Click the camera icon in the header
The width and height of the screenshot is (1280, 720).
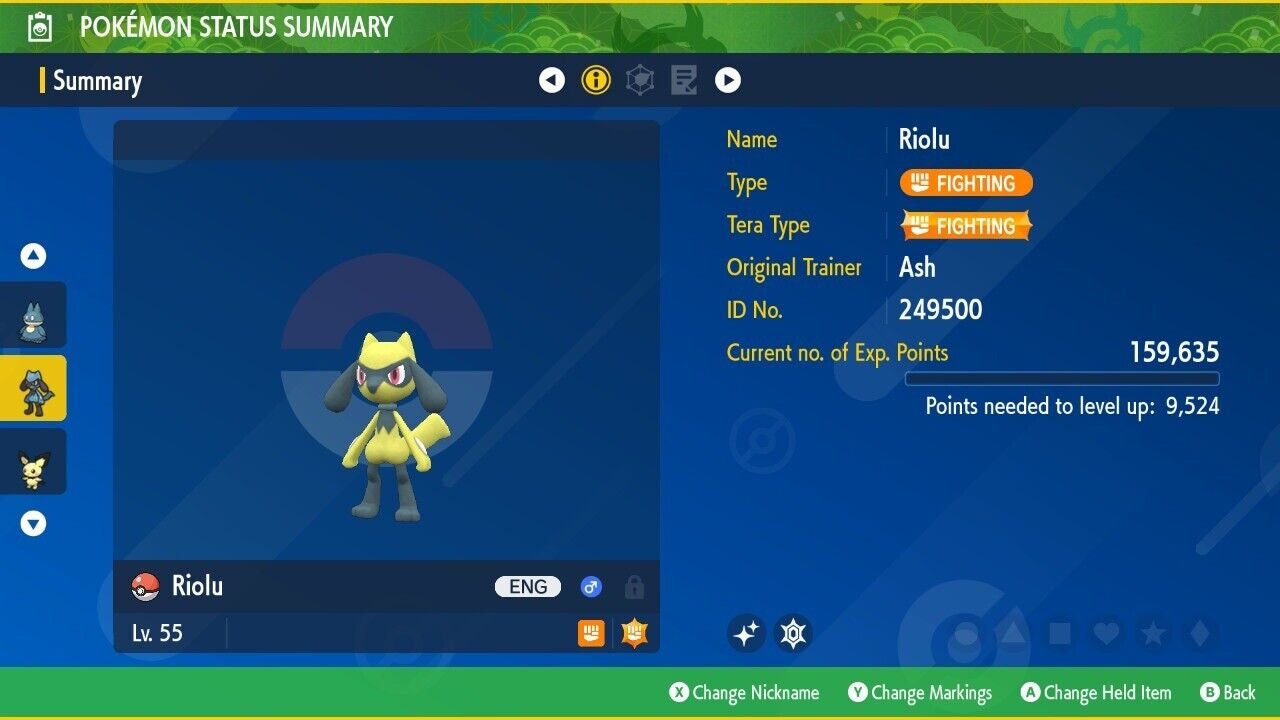coord(36,26)
